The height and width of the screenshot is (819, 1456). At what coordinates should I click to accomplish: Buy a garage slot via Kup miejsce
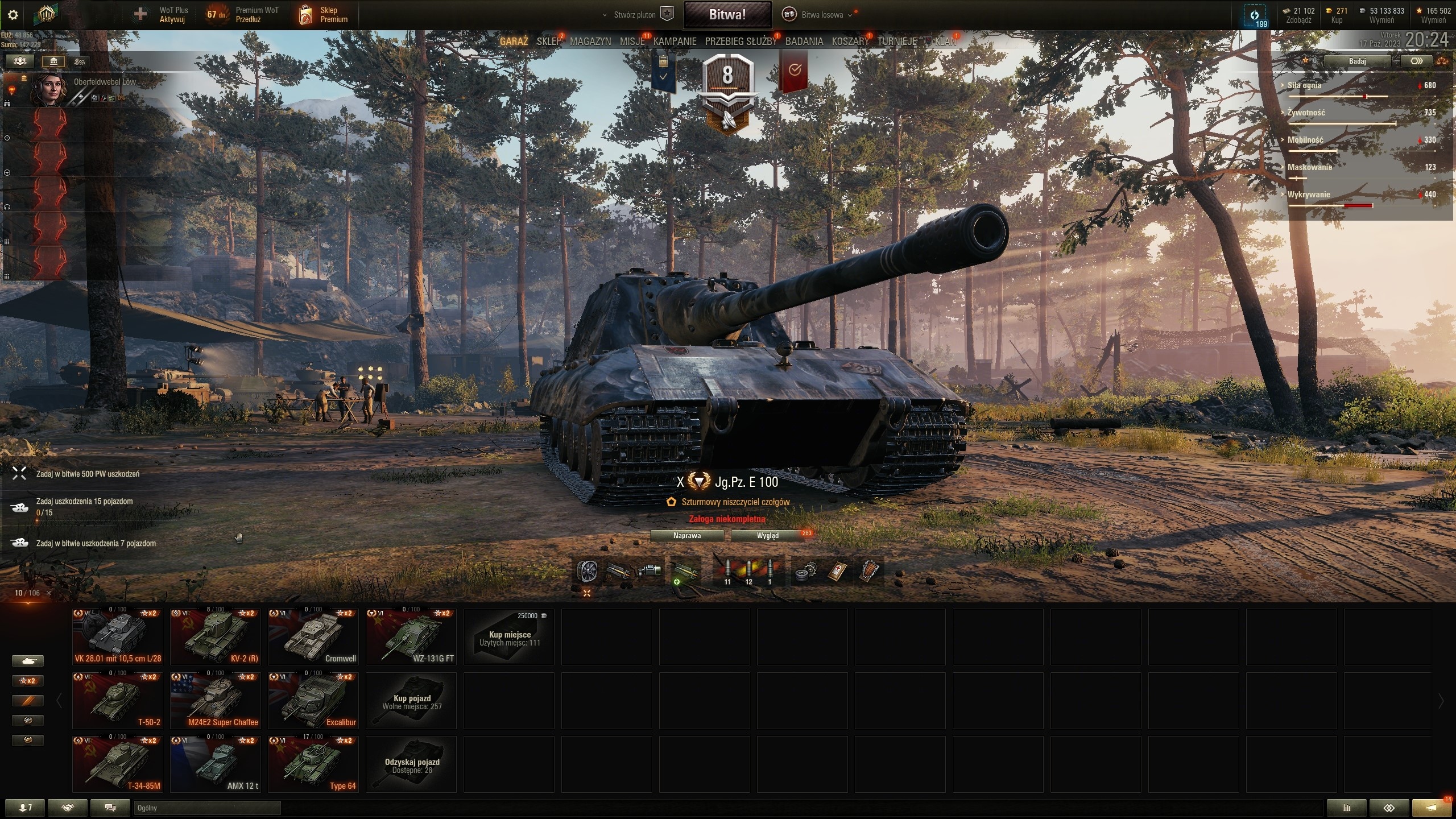click(509, 636)
